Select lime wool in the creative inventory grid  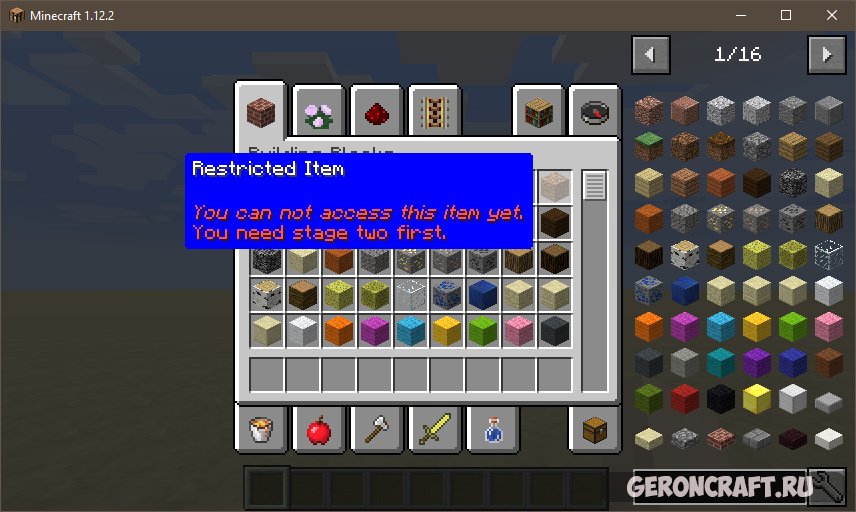[483, 330]
